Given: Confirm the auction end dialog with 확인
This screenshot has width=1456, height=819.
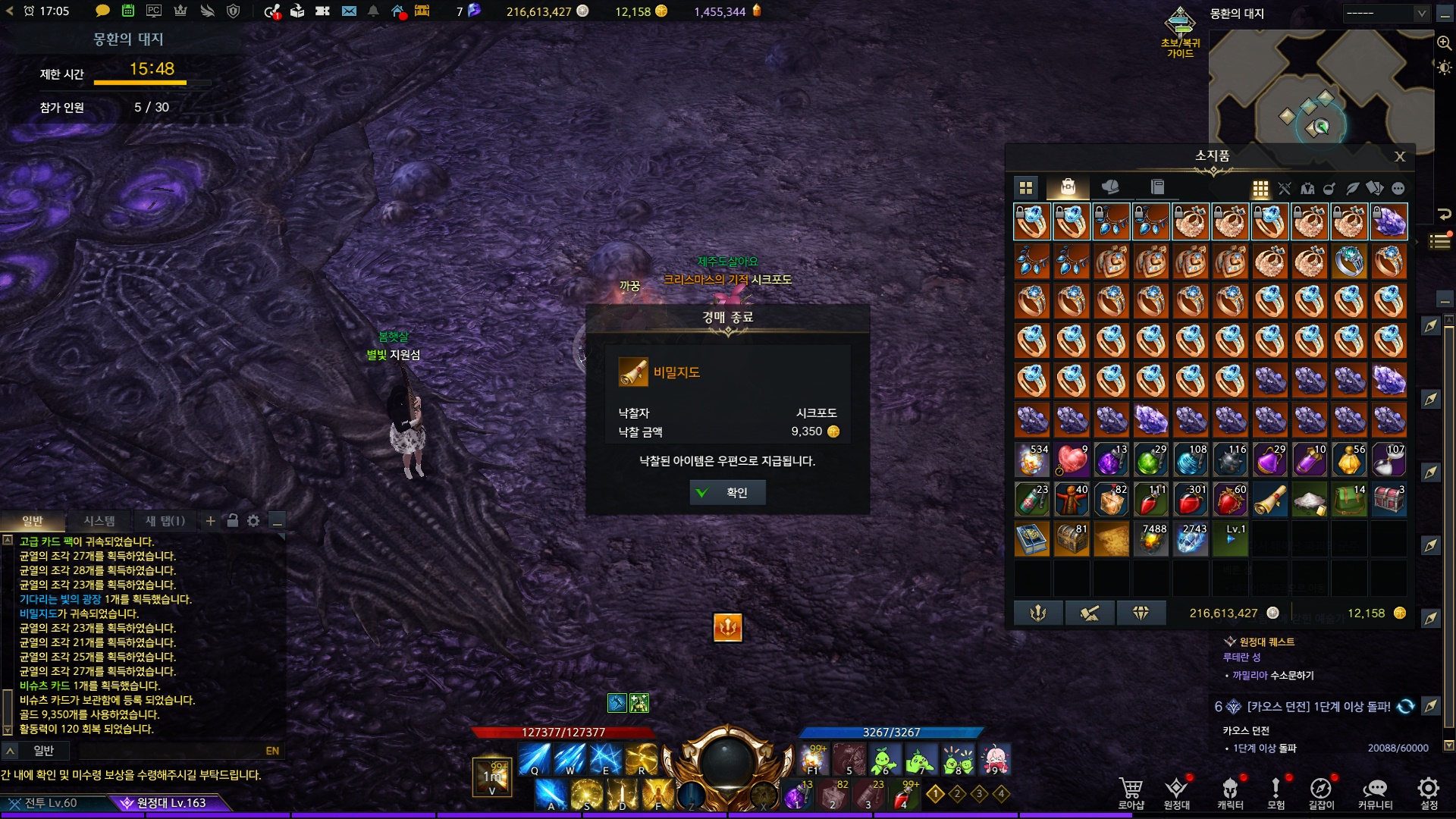Looking at the screenshot, I should click(727, 493).
